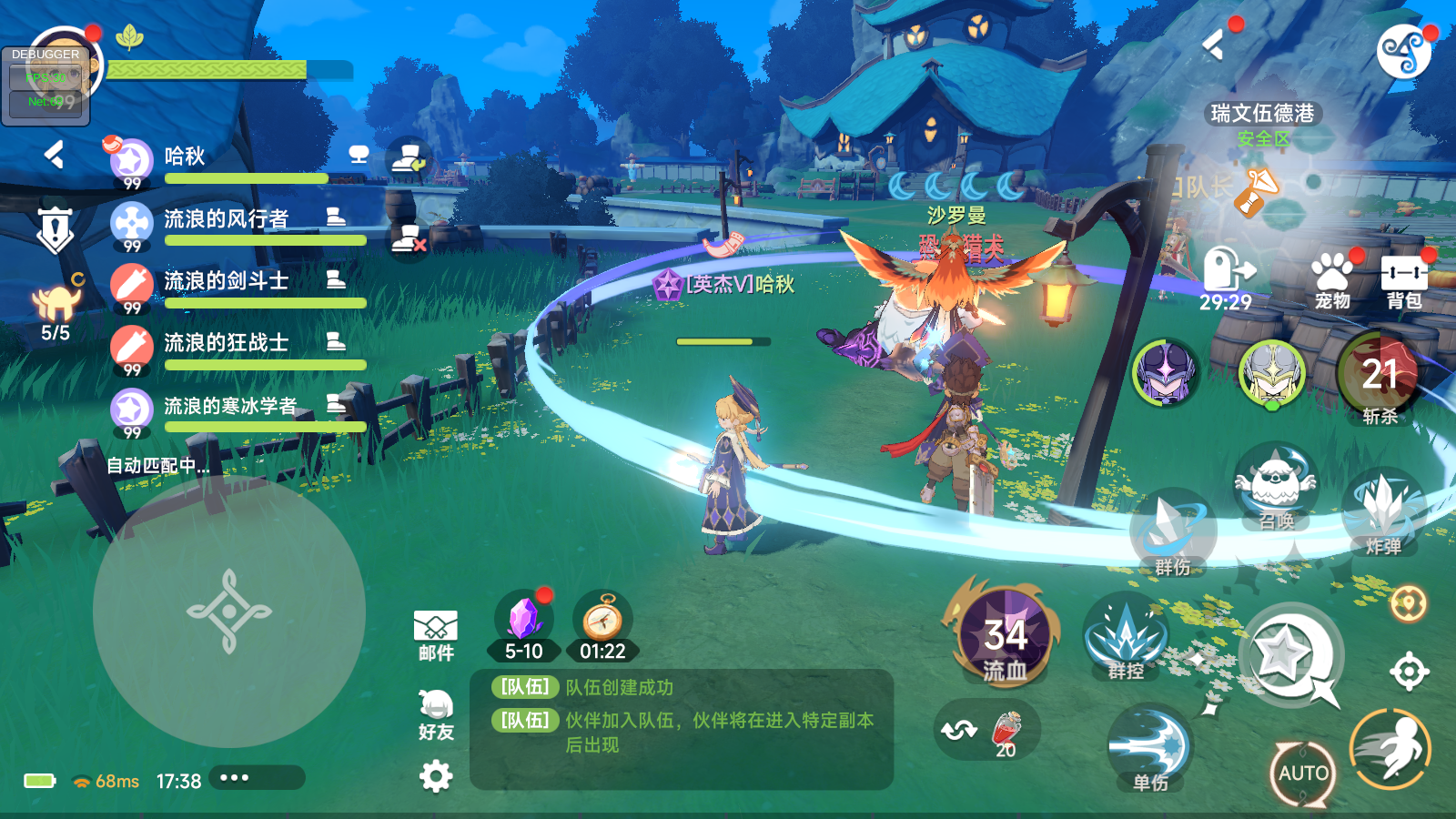Screen dimensions: 1456x819
Task: Use the red potion item slot
Action: 1006,731
